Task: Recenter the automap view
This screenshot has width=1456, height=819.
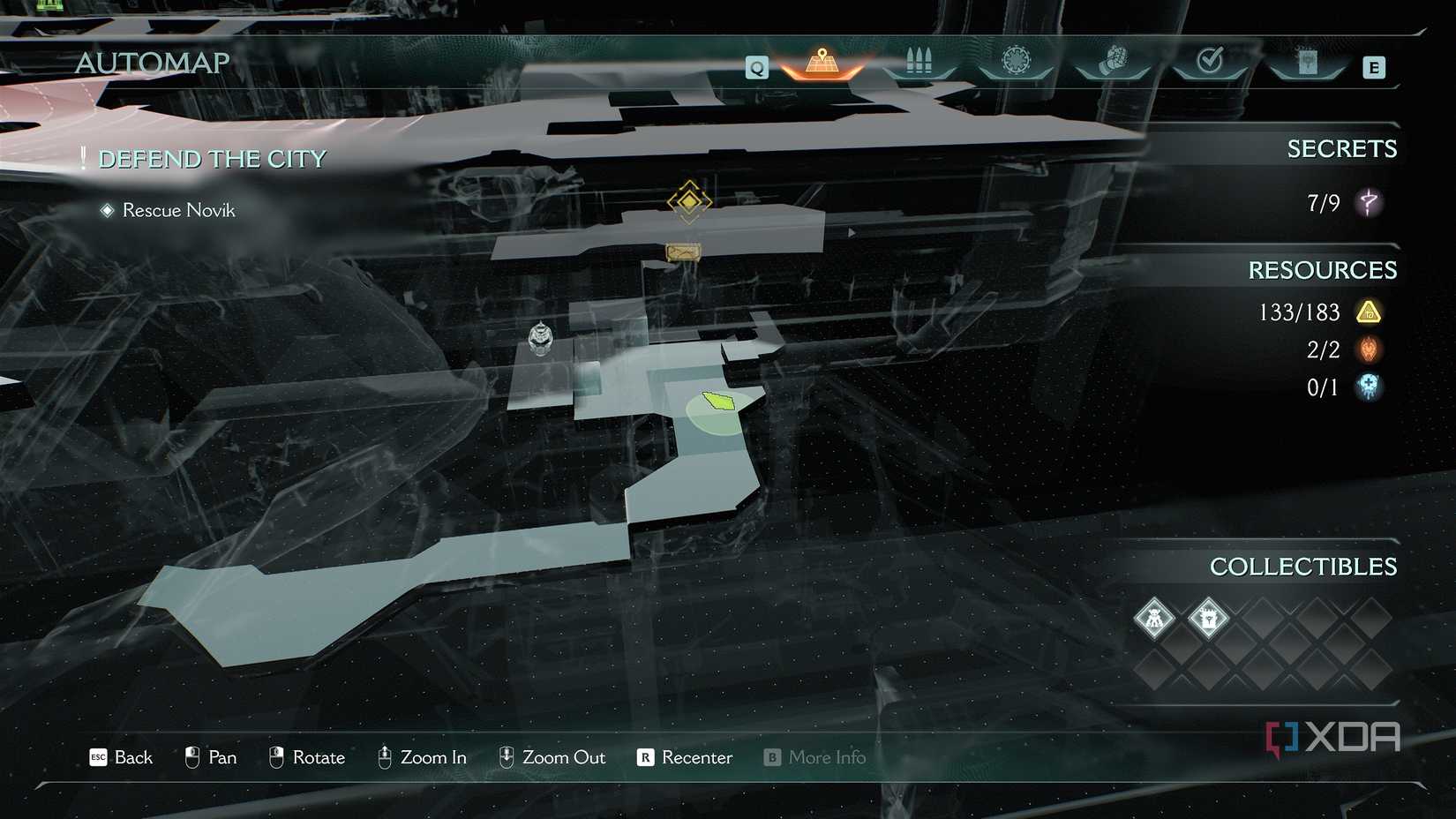Action: [685, 757]
